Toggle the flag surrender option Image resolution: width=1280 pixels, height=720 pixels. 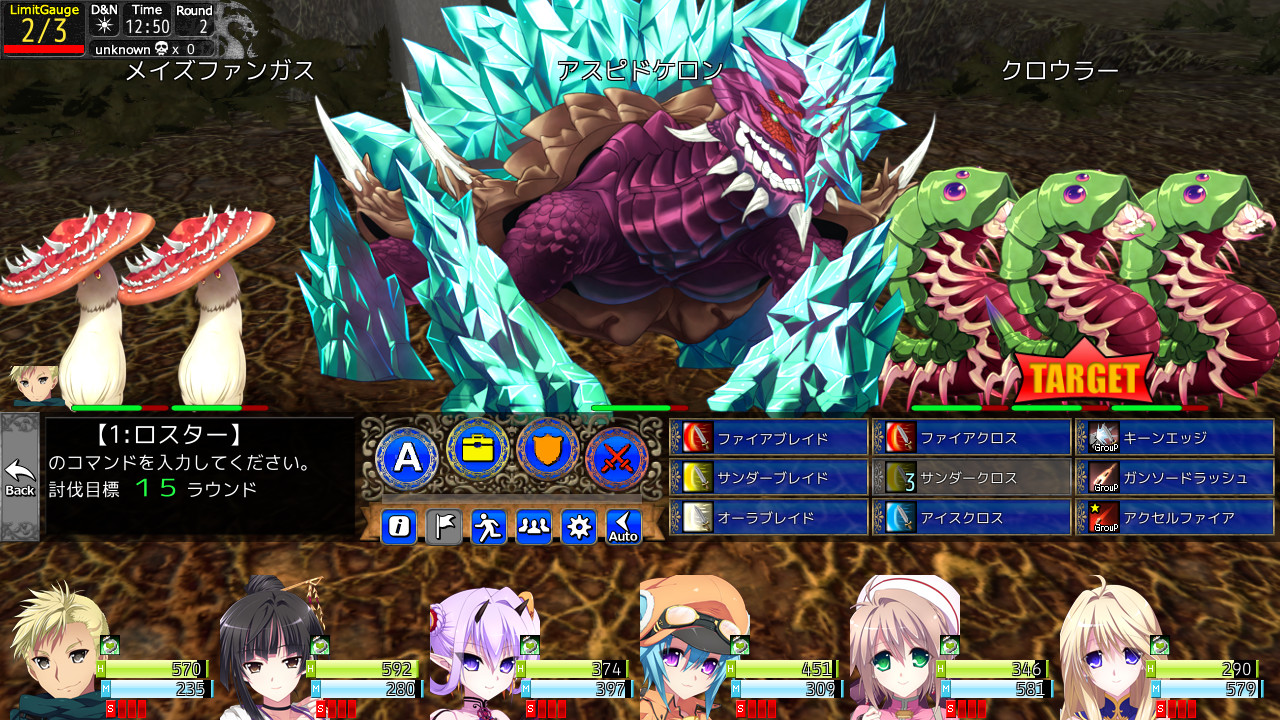click(x=443, y=527)
